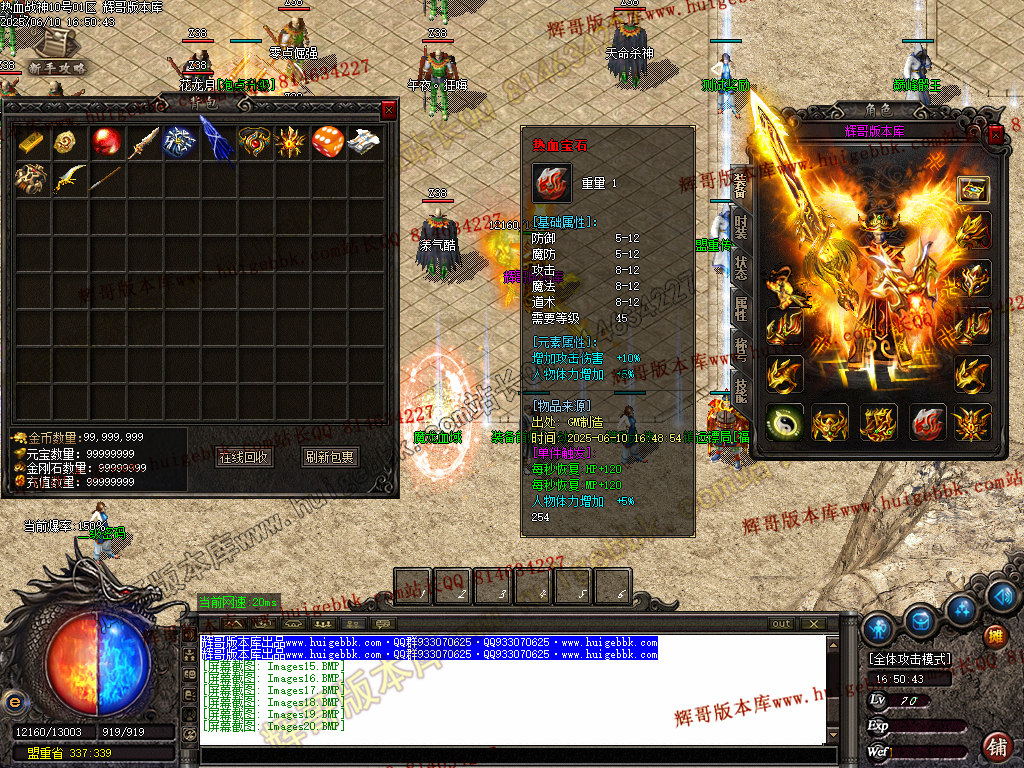Viewport: 1024px width, 768px height.
Task: Open the 技能 skills tab
Action: [x=740, y=391]
